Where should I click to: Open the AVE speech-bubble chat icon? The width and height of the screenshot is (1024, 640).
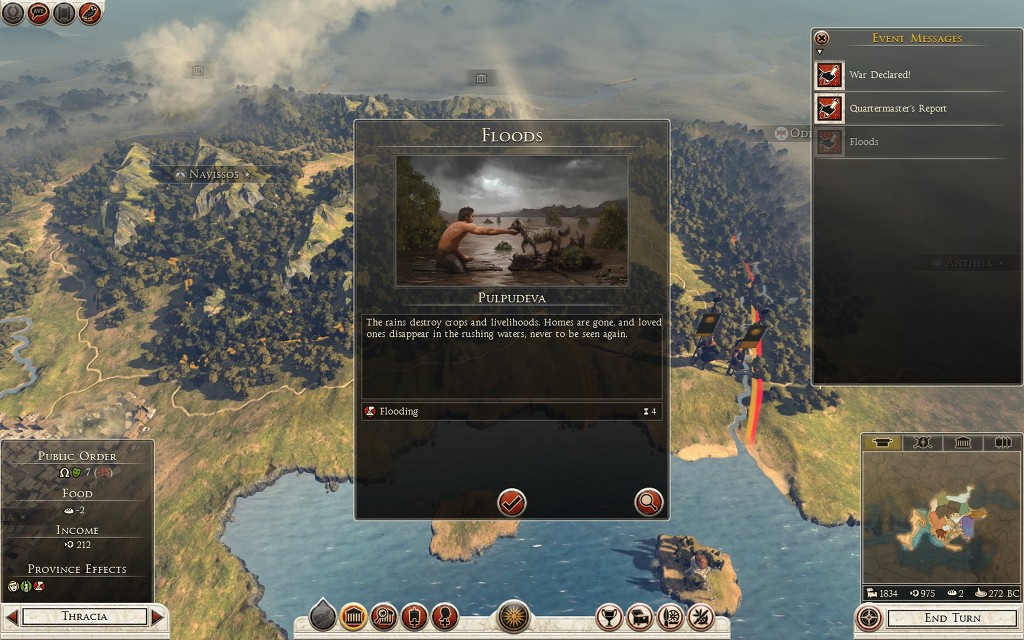tap(39, 13)
